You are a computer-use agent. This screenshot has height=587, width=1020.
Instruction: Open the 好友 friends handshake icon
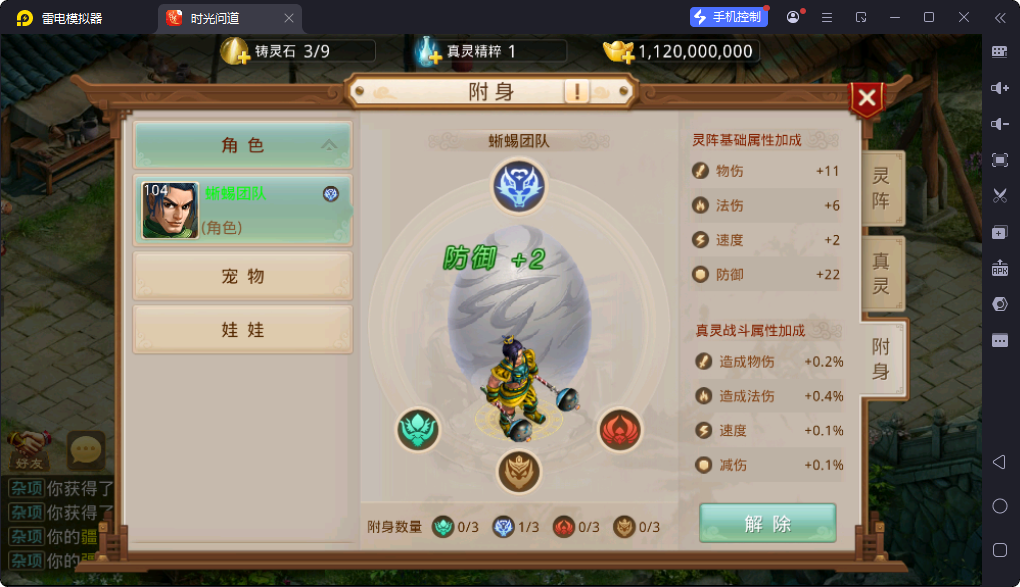point(28,450)
